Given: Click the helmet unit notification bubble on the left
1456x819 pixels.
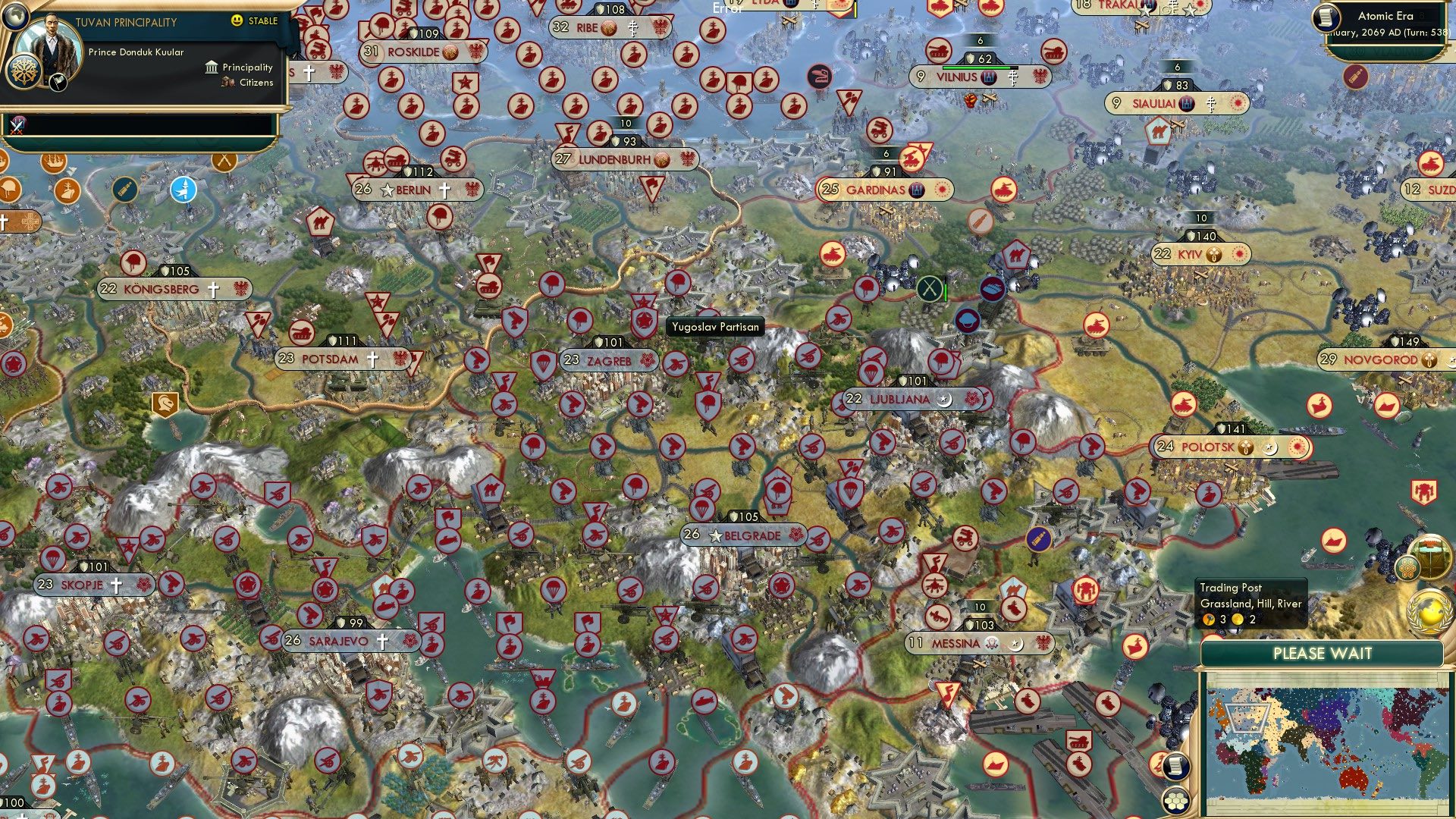Looking at the screenshot, I should [8, 189].
